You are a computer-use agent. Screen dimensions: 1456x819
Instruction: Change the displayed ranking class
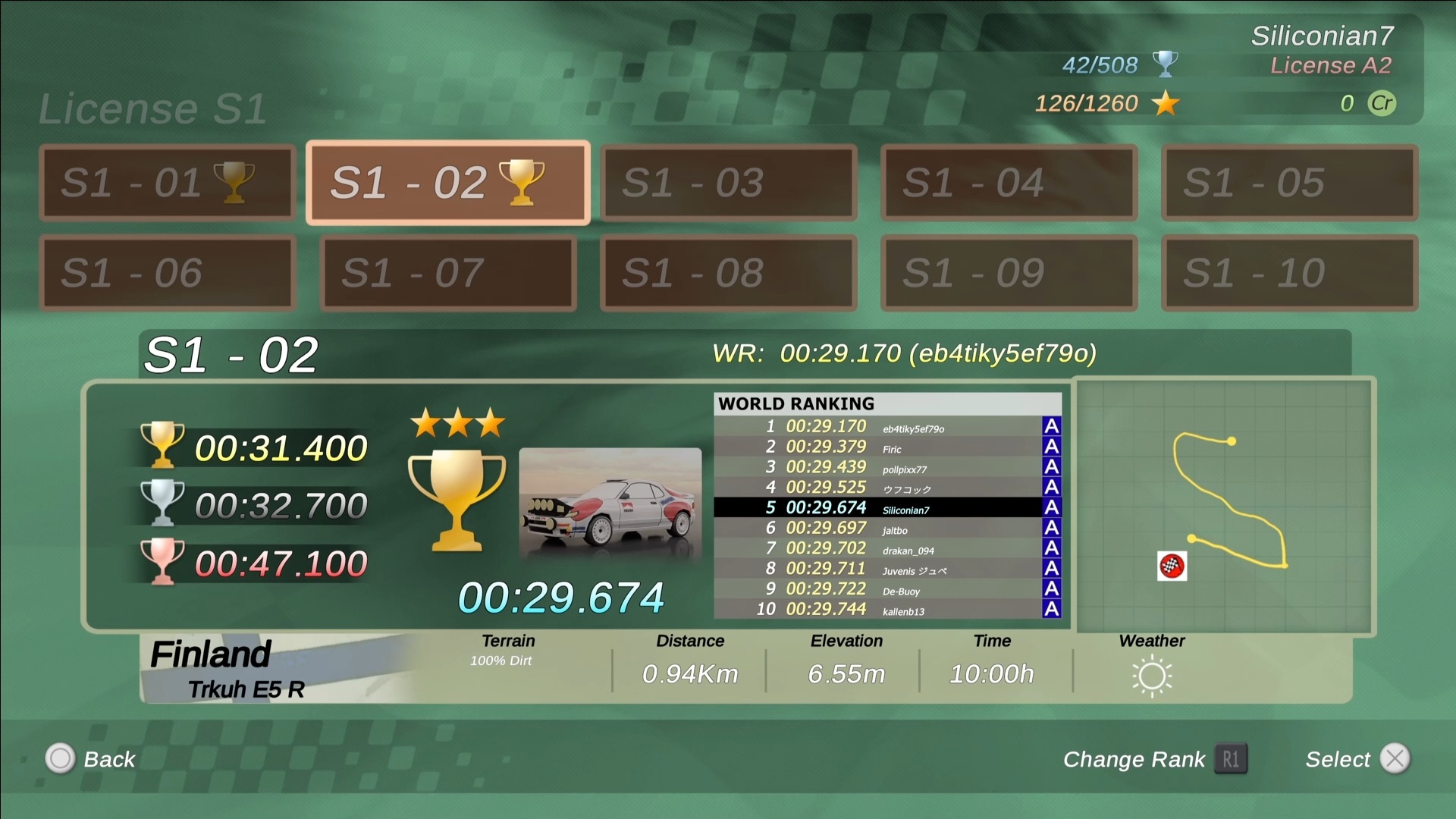(1154, 759)
